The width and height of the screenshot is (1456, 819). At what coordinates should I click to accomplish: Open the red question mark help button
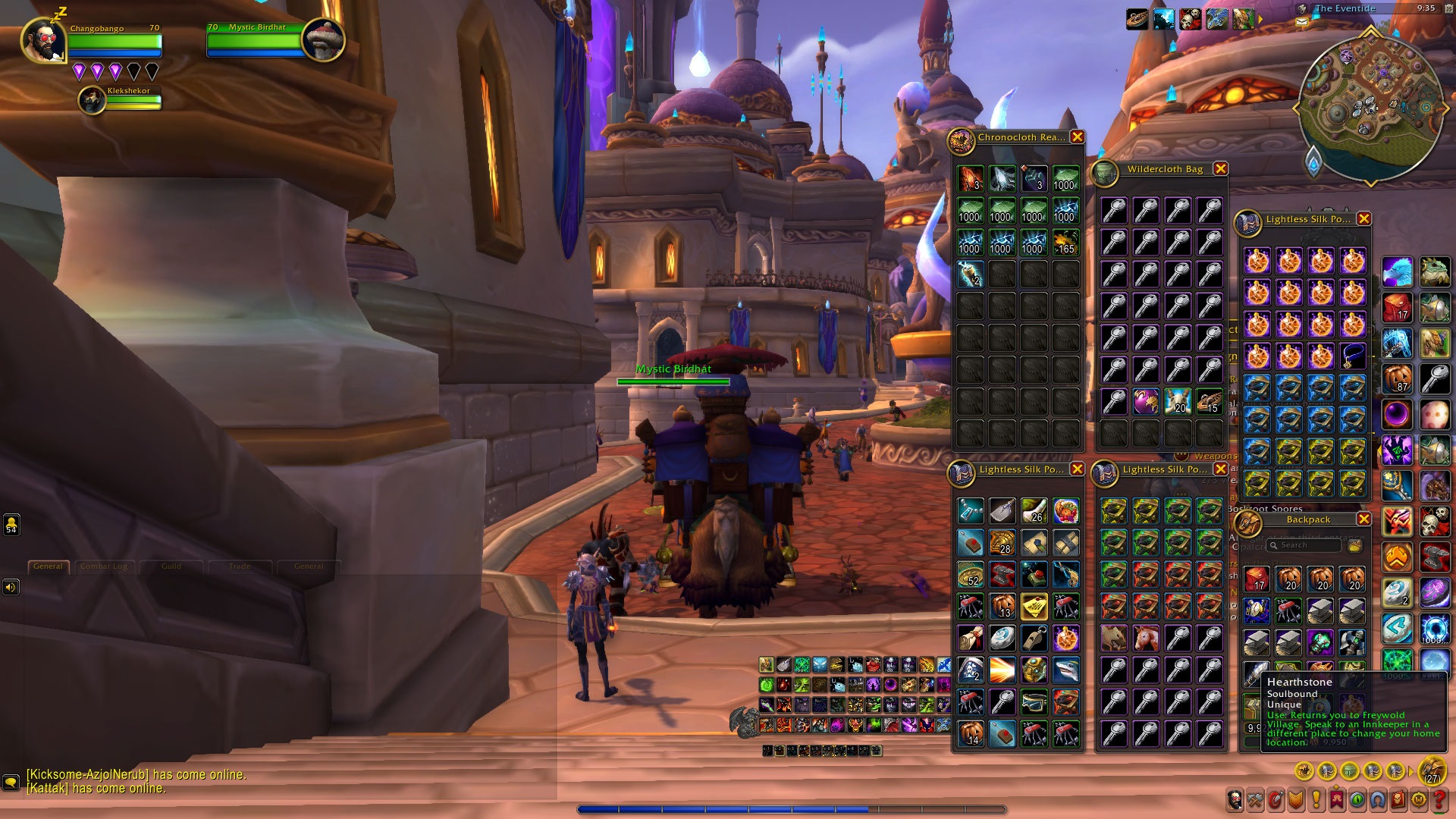coord(1437,799)
